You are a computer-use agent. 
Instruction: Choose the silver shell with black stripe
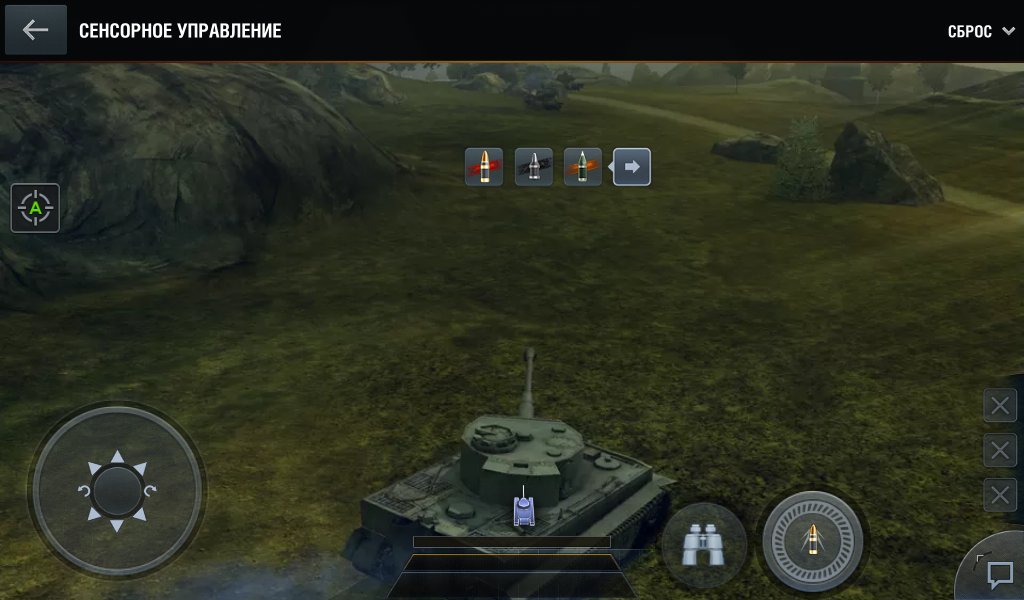point(534,167)
